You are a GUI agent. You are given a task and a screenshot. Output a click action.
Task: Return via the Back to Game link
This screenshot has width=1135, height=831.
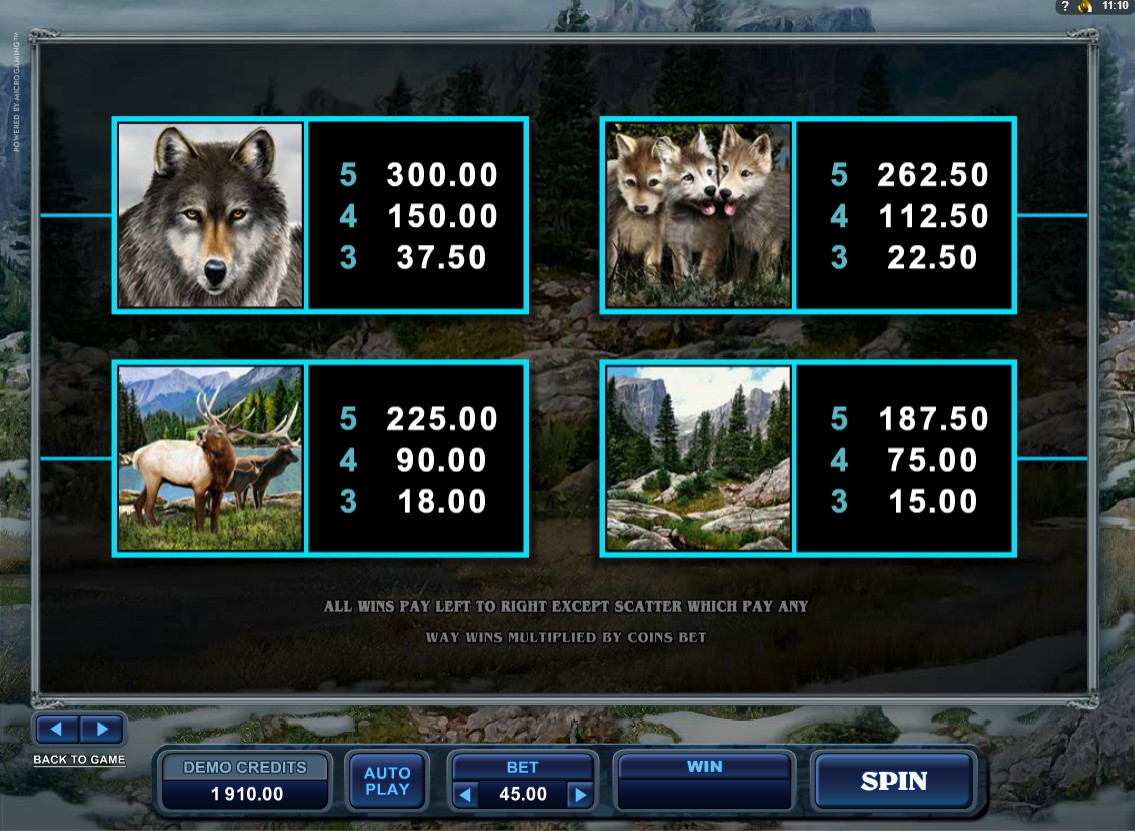pos(80,759)
